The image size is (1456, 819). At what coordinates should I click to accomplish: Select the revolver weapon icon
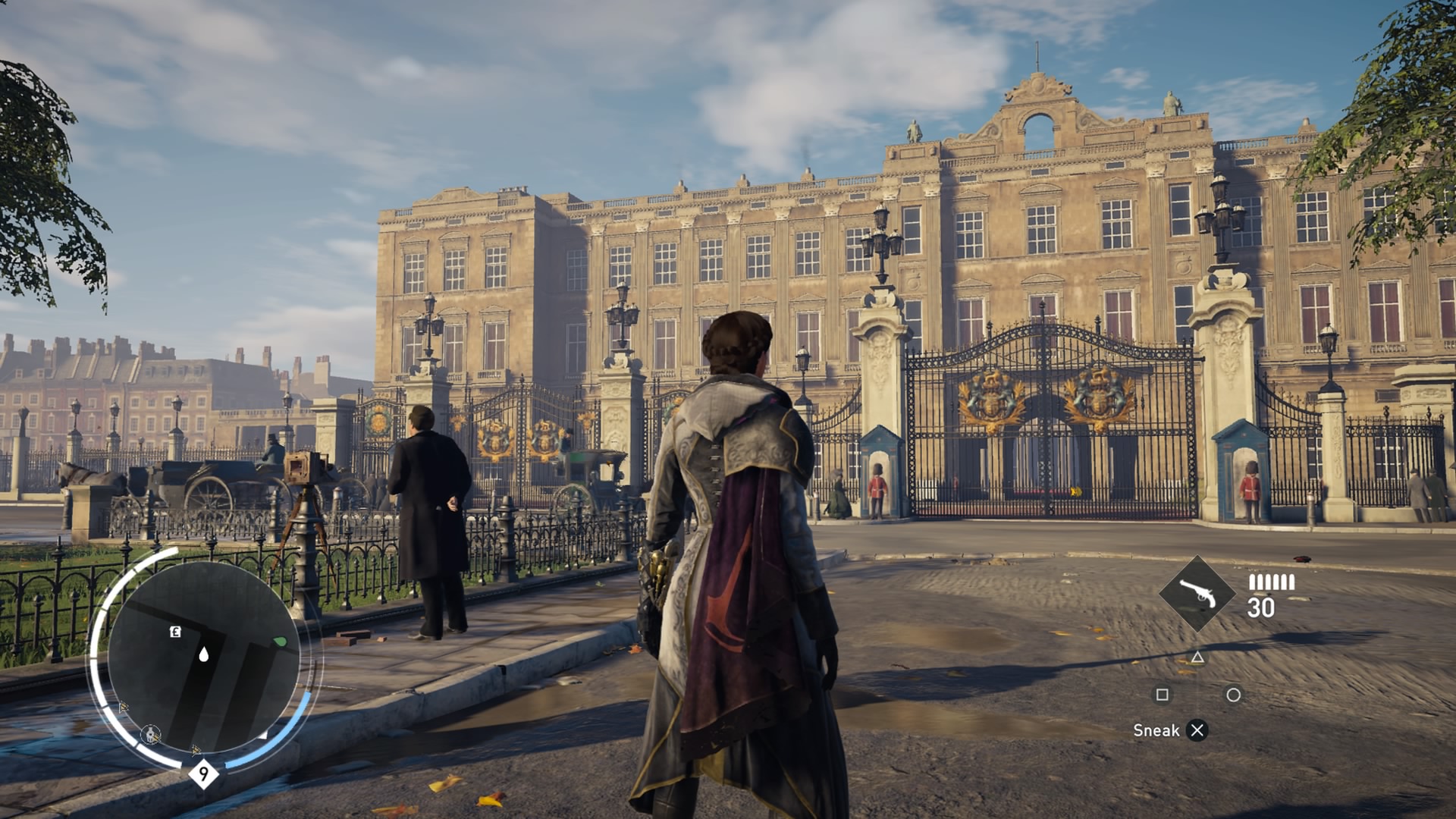[x=1197, y=594]
